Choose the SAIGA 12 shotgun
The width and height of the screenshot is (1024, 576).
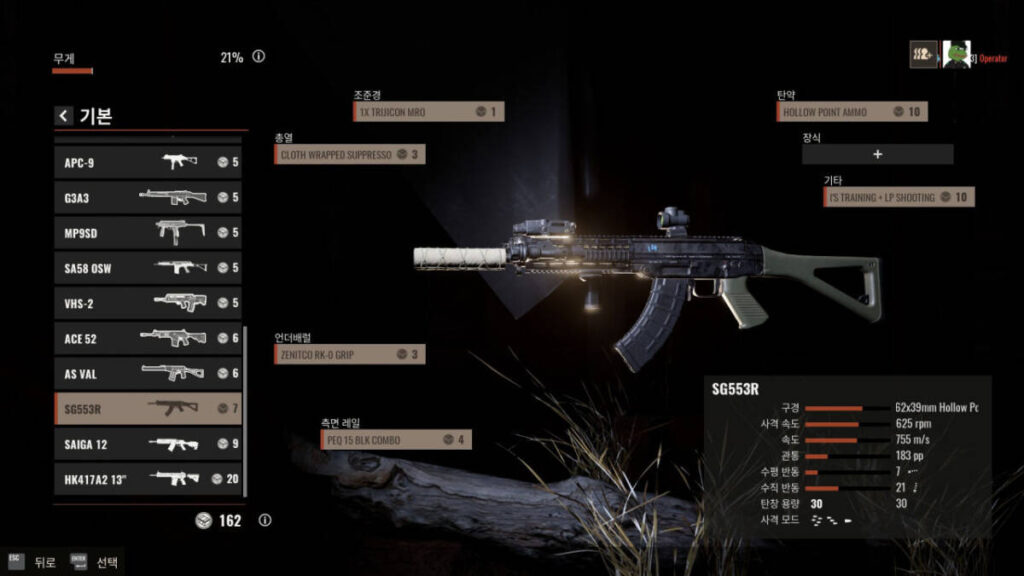point(148,443)
